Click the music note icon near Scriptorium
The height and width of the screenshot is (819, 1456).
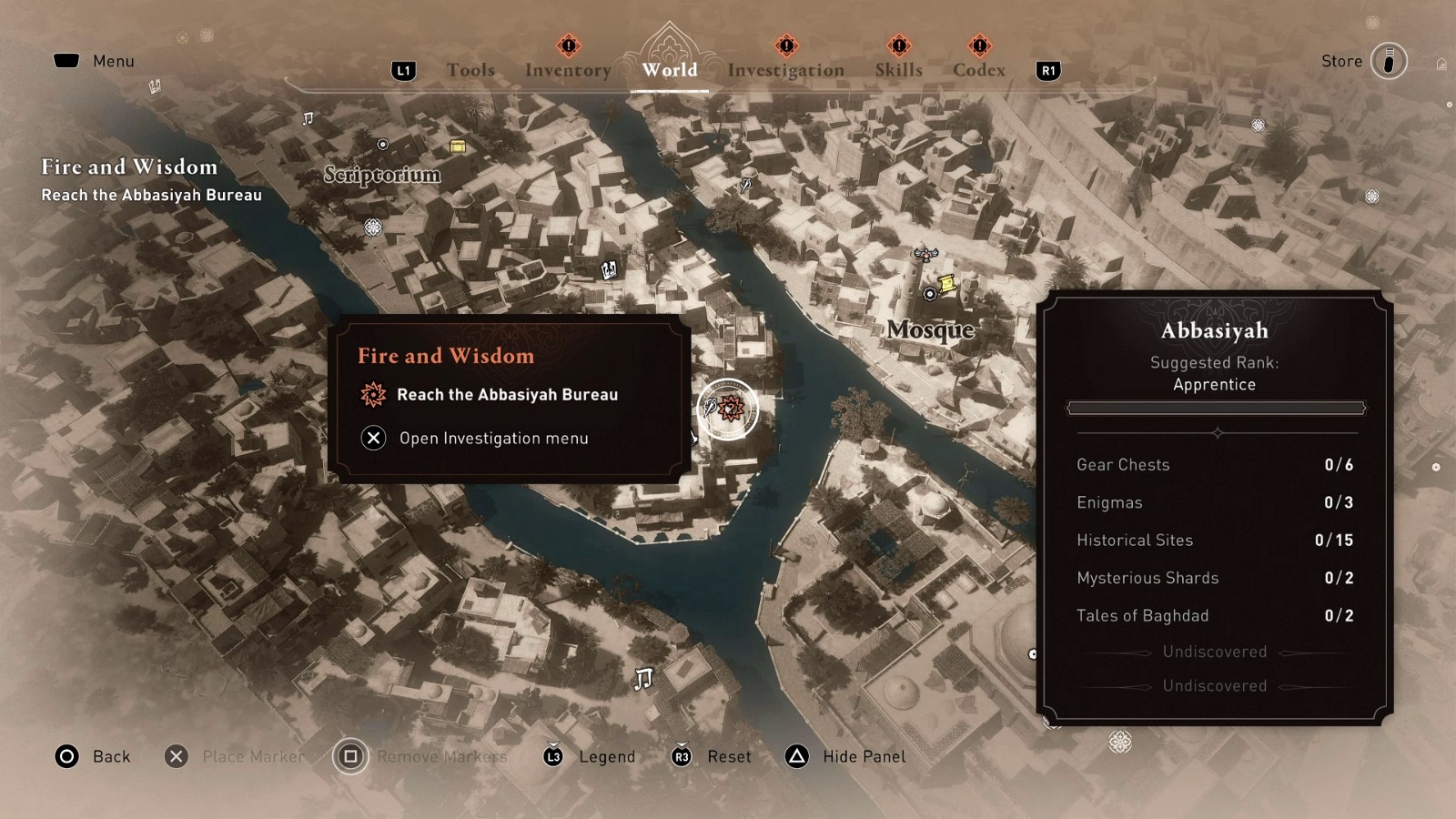point(308,116)
